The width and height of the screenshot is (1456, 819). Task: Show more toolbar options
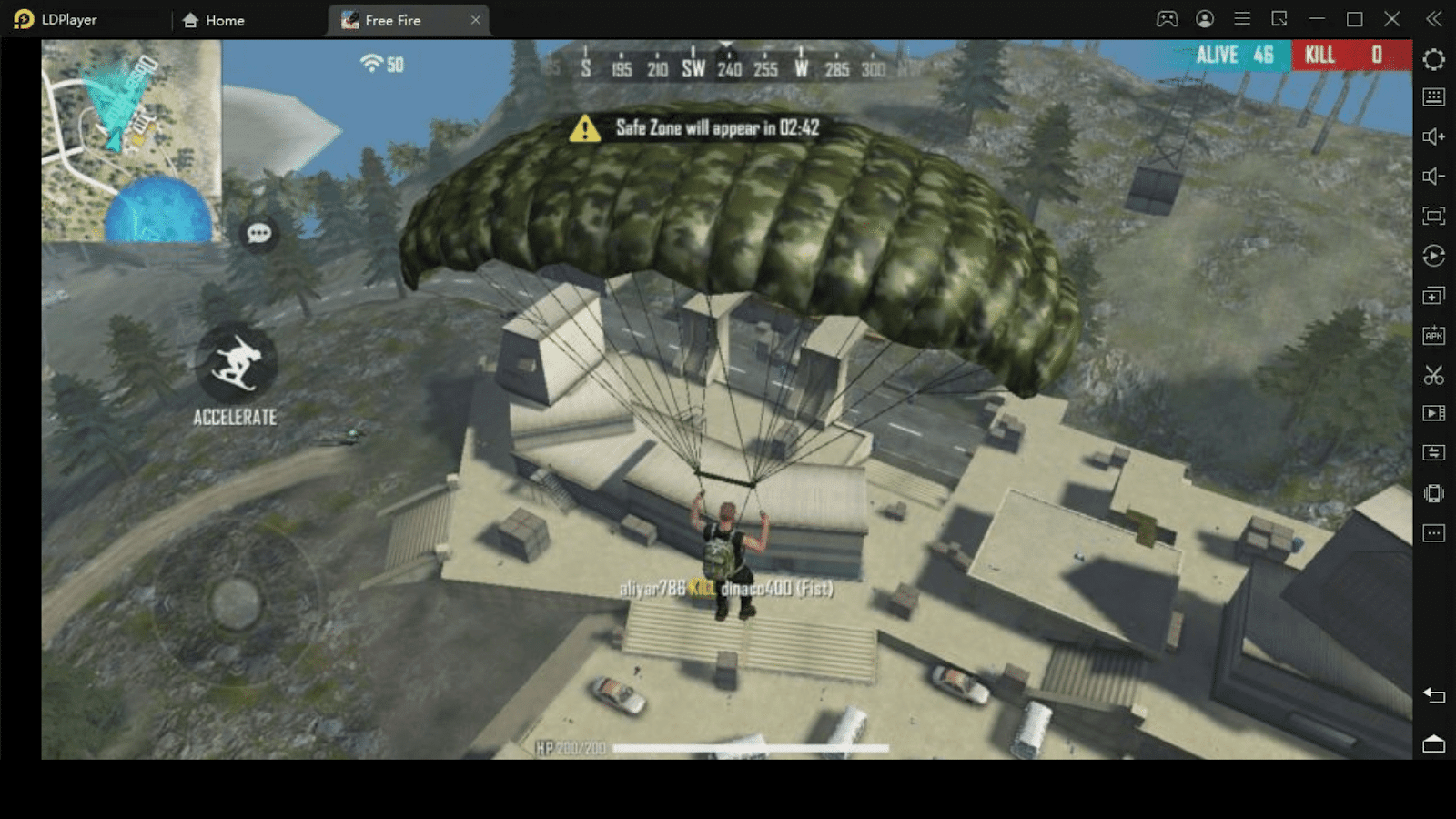[x=1433, y=533]
